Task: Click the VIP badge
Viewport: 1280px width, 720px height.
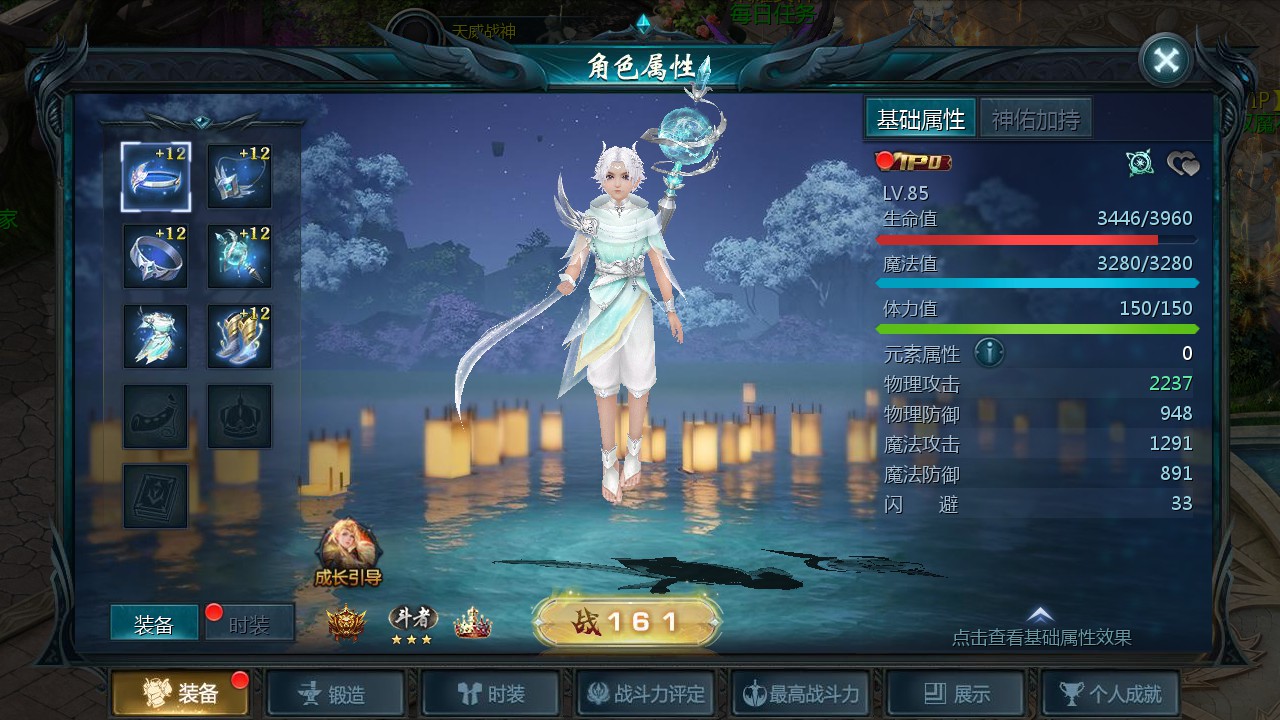Action: click(x=914, y=162)
